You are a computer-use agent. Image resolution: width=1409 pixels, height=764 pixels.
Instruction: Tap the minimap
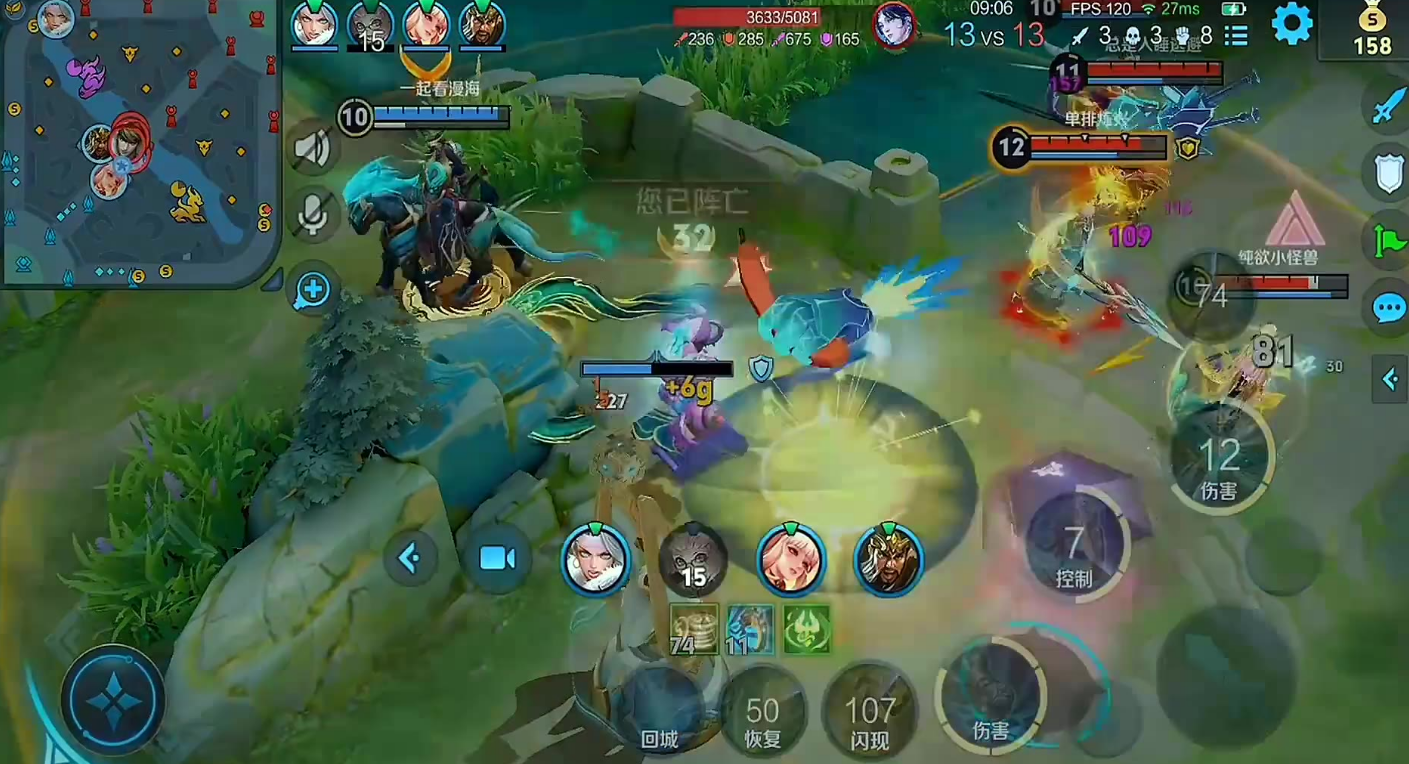tap(140, 145)
